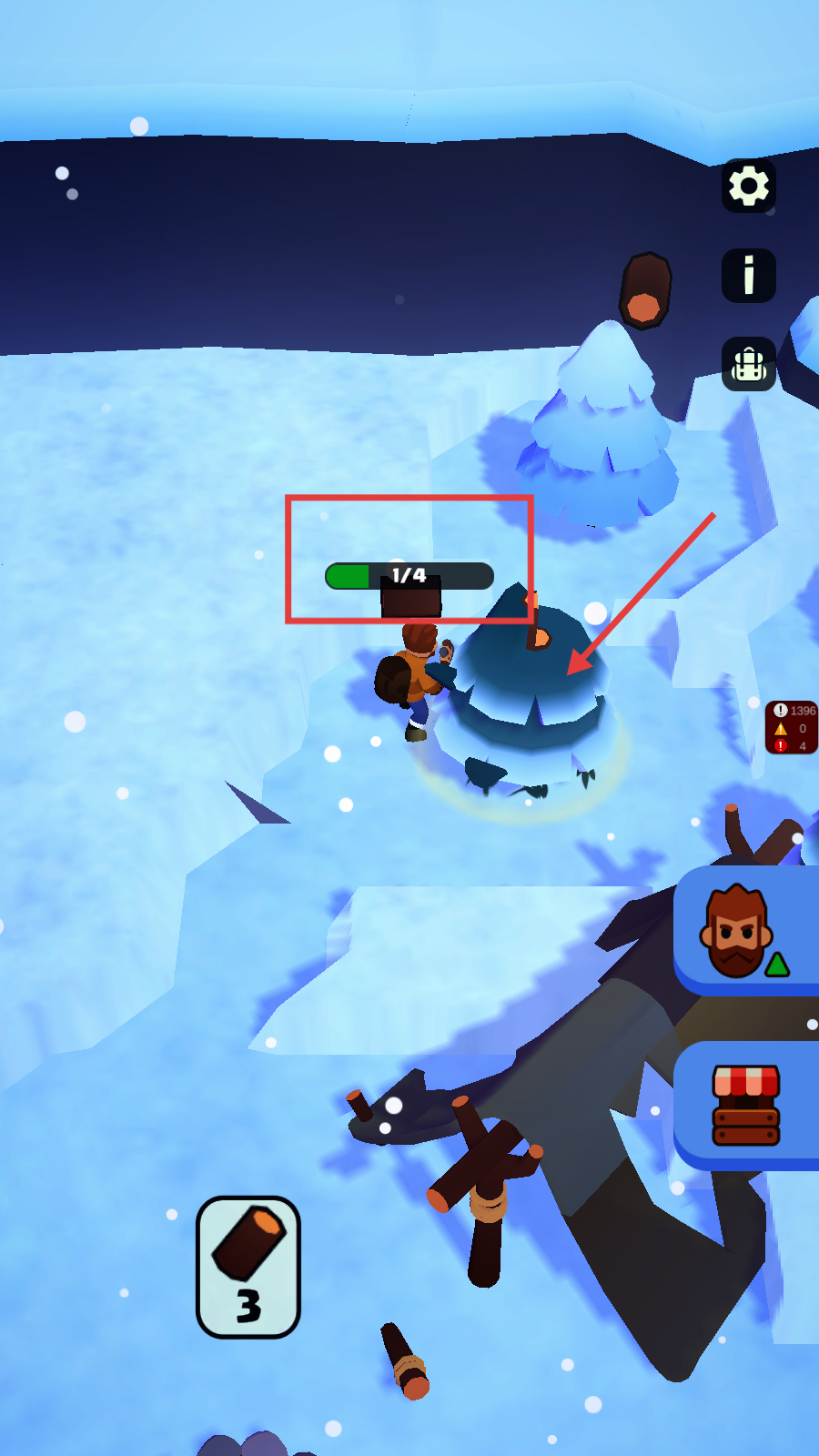Select the wood log inventory slot

248,1267
